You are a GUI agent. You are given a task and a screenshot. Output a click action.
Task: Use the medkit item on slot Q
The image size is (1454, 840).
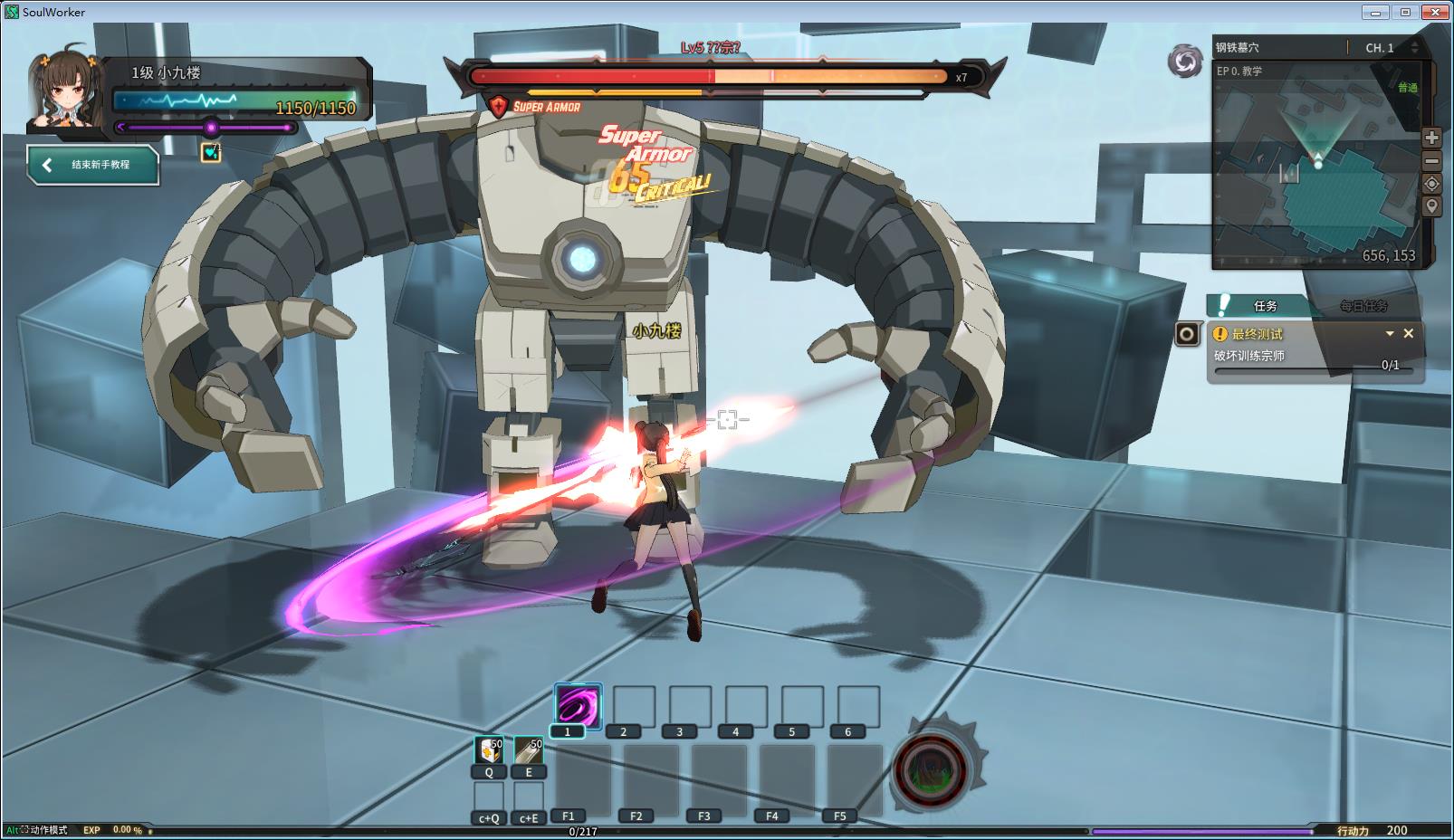coord(489,750)
